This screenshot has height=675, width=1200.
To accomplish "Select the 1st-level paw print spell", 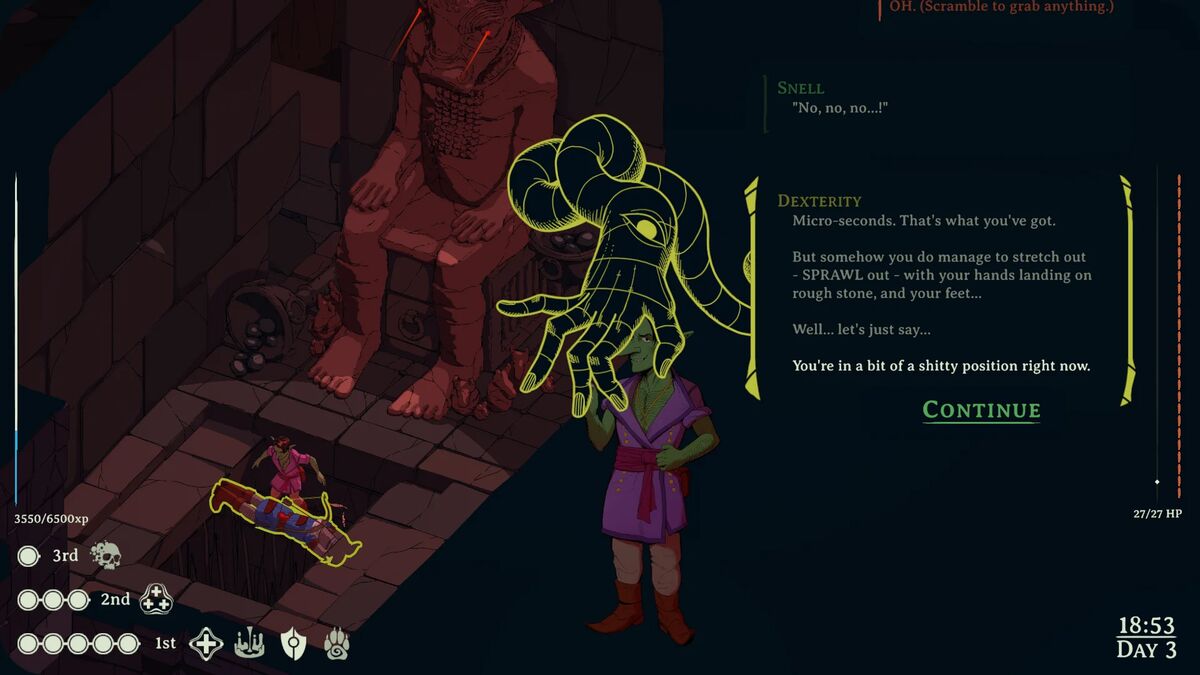I will pyautogui.click(x=336, y=644).
